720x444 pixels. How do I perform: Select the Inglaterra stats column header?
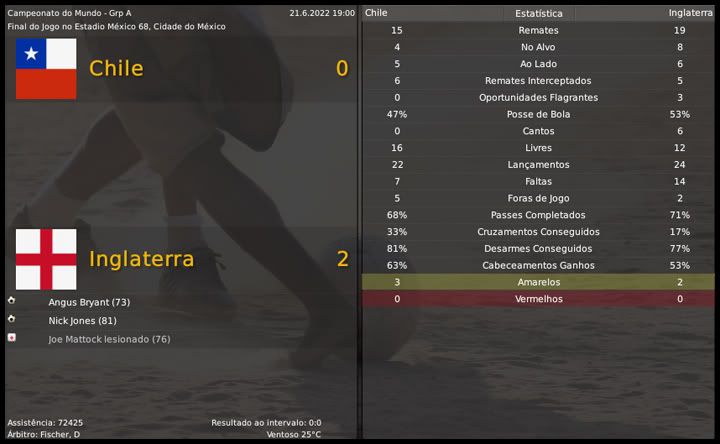click(x=691, y=13)
